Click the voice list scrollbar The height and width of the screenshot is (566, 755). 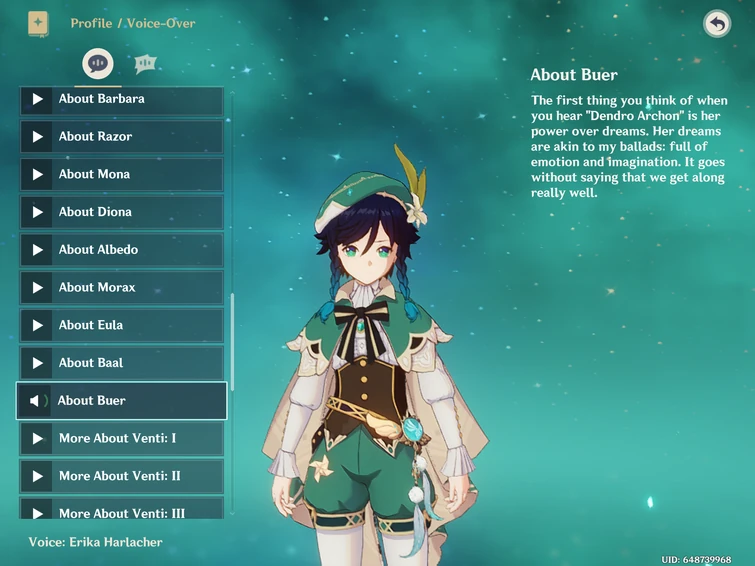[233, 342]
